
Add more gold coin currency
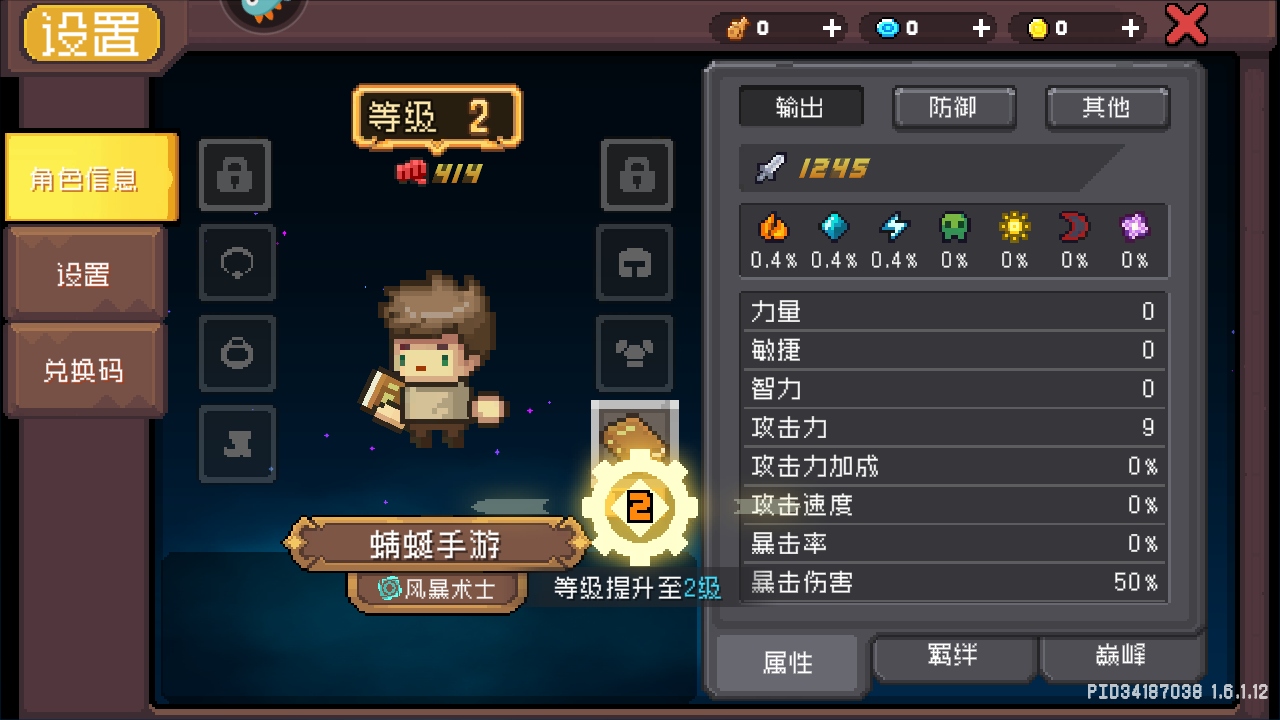(x=1130, y=28)
